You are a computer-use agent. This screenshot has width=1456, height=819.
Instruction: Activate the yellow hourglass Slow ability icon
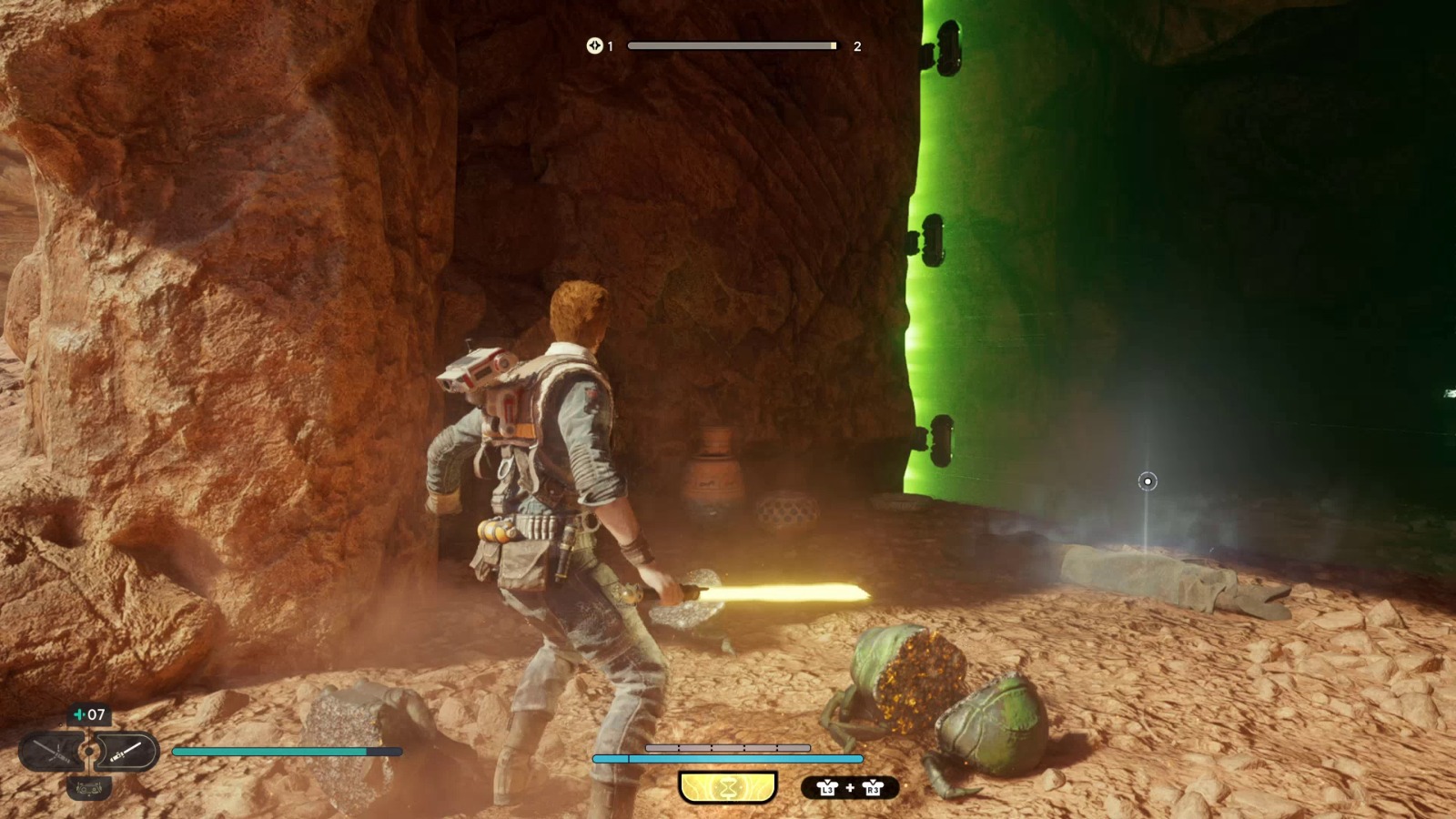click(x=728, y=786)
